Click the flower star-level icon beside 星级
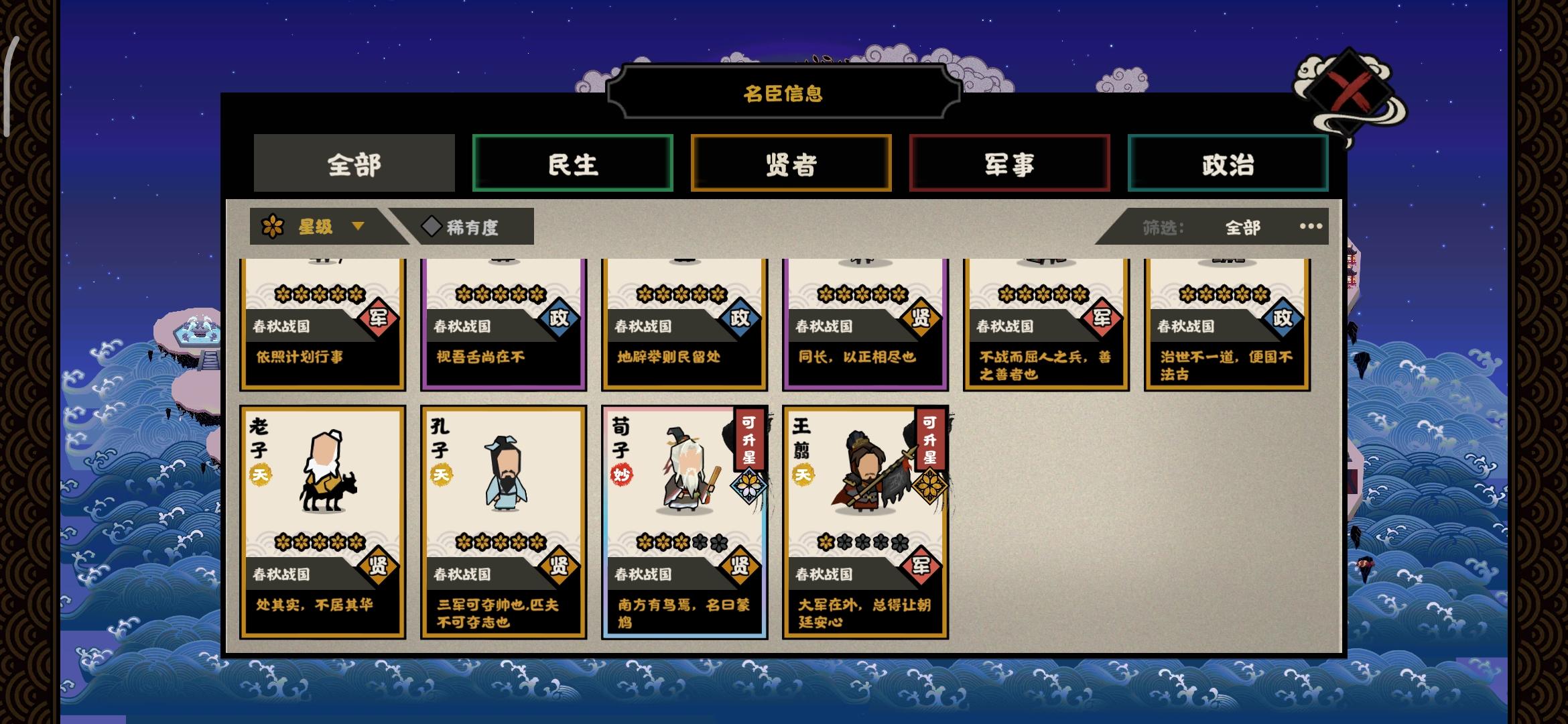The image size is (1568, 724). point(273,226)
